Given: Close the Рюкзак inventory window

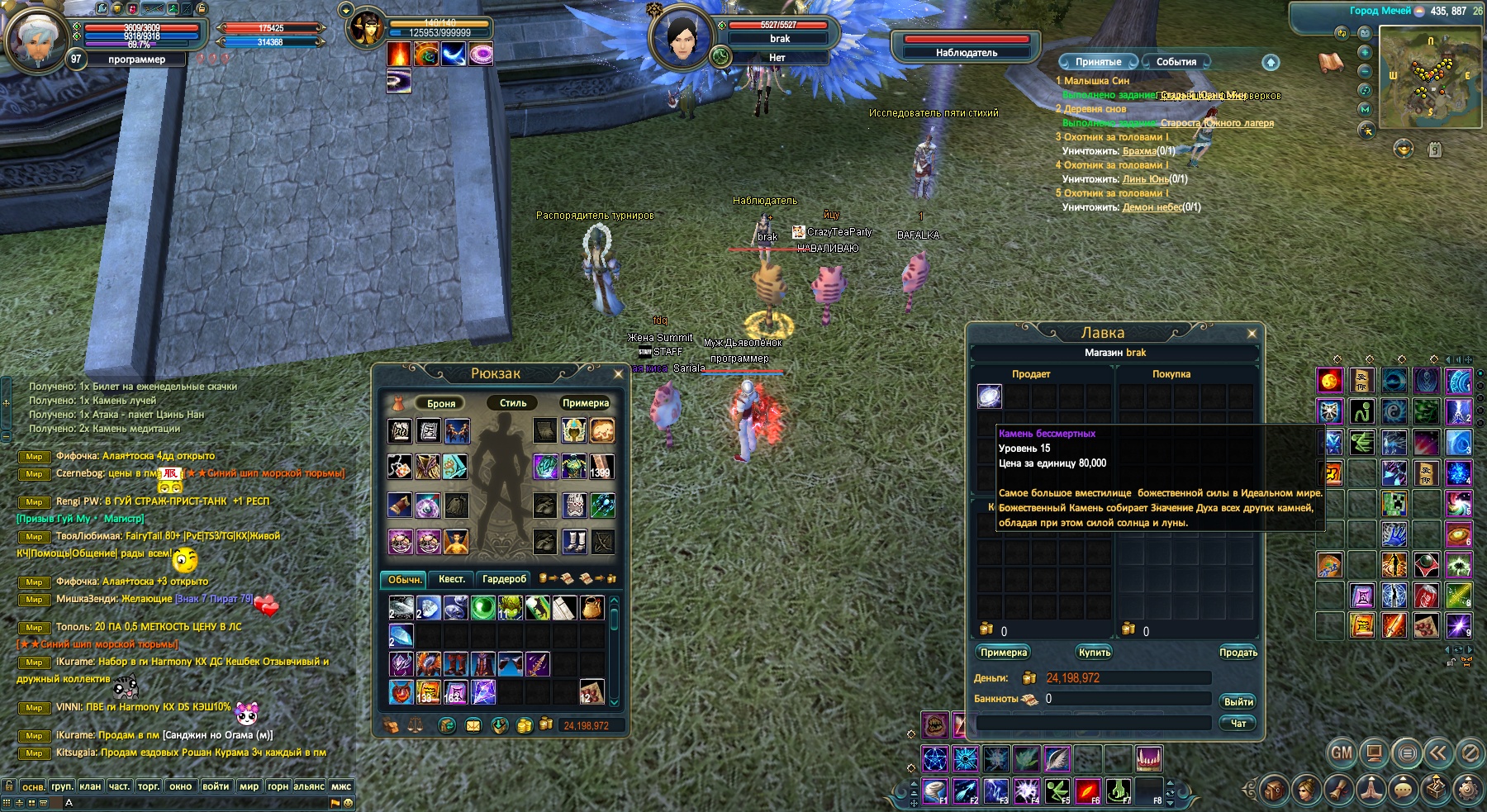Looking at the screenshot, I should coord(618,374).
